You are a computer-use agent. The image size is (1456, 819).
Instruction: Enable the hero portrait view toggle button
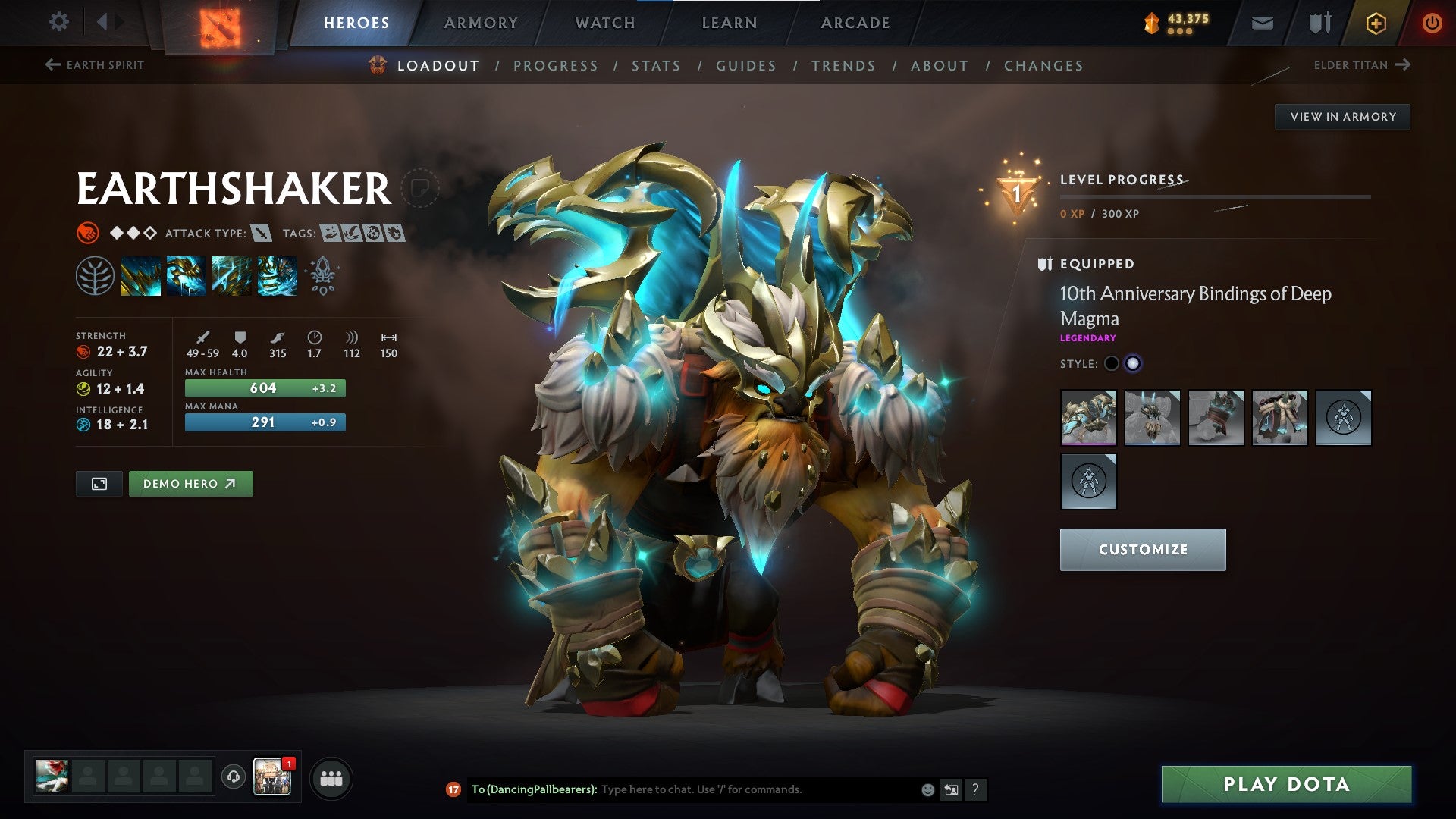[x=99, y=483]
